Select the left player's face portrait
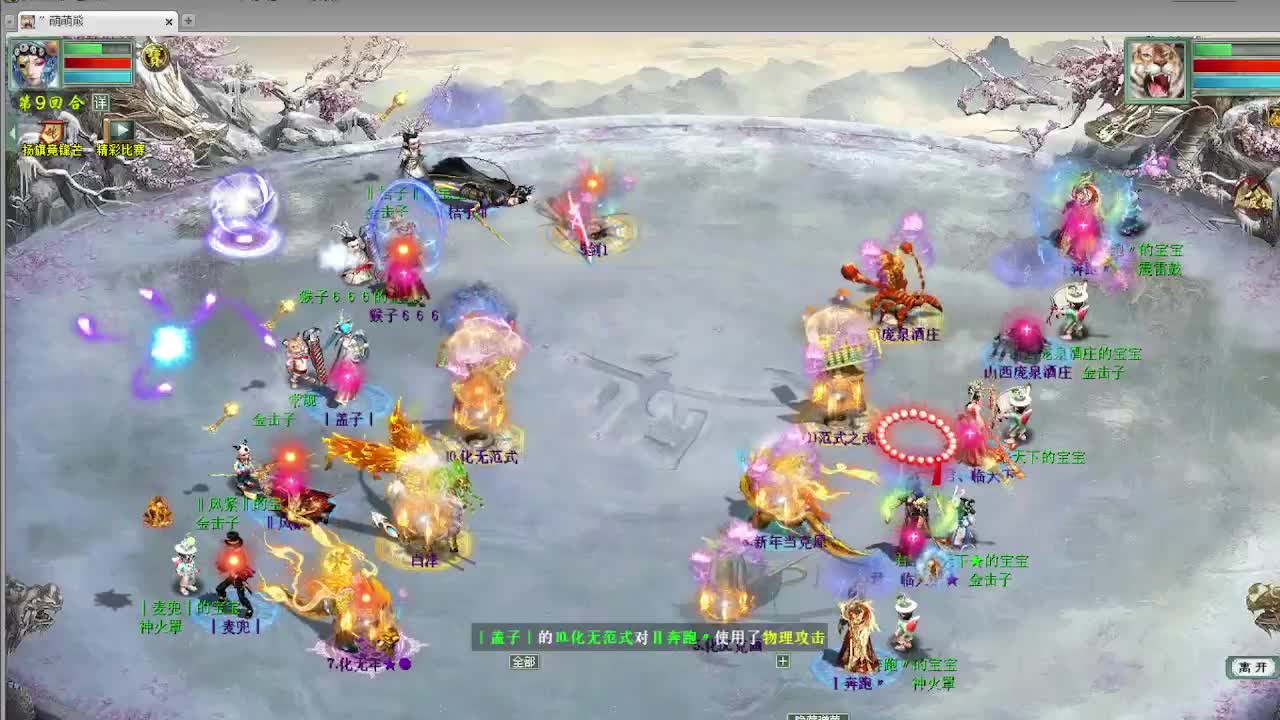The width and height of the screenshot is (1280, 720). click(35, 65)
